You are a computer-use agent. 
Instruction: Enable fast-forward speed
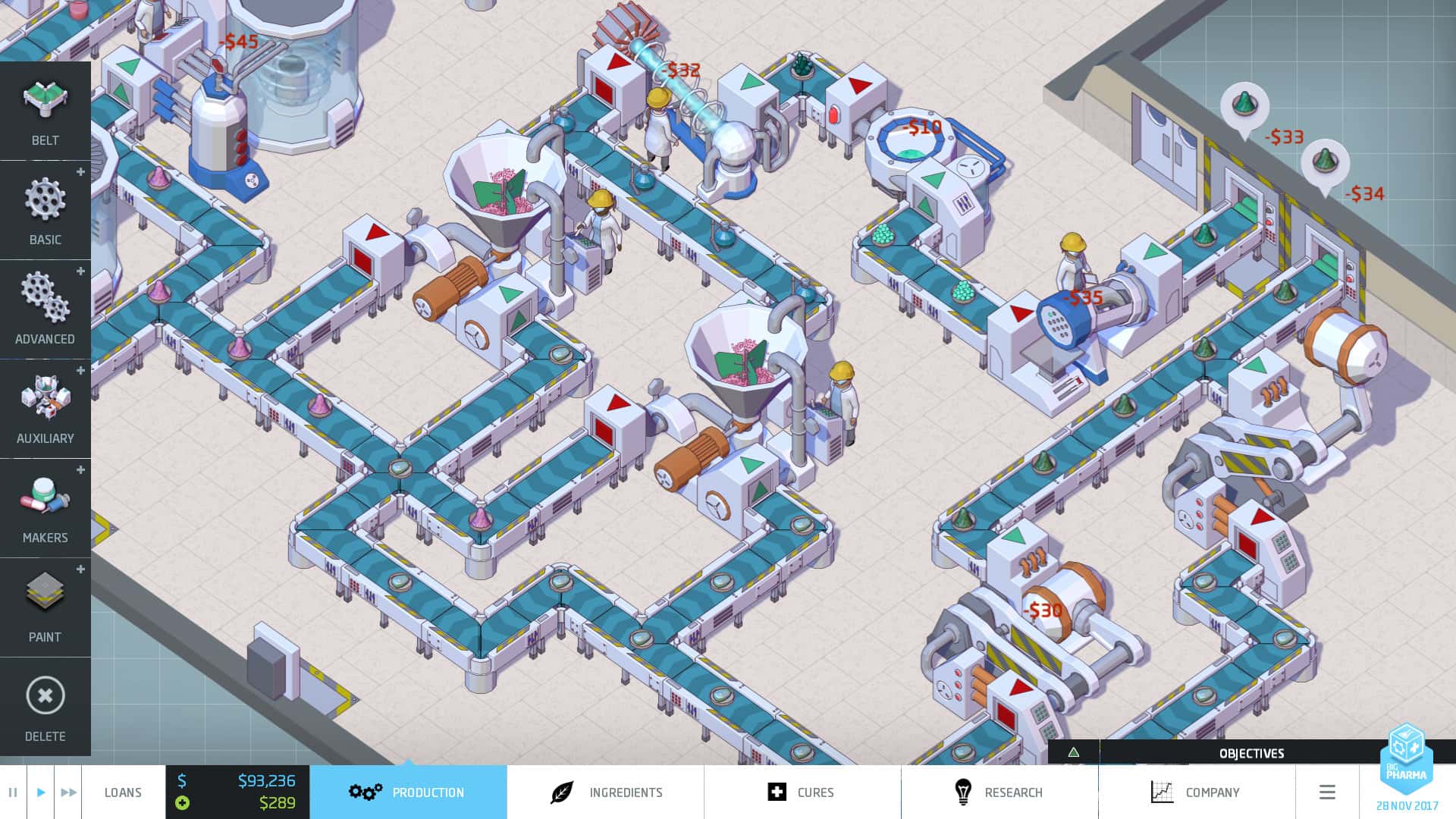click(x=67, y=792)
